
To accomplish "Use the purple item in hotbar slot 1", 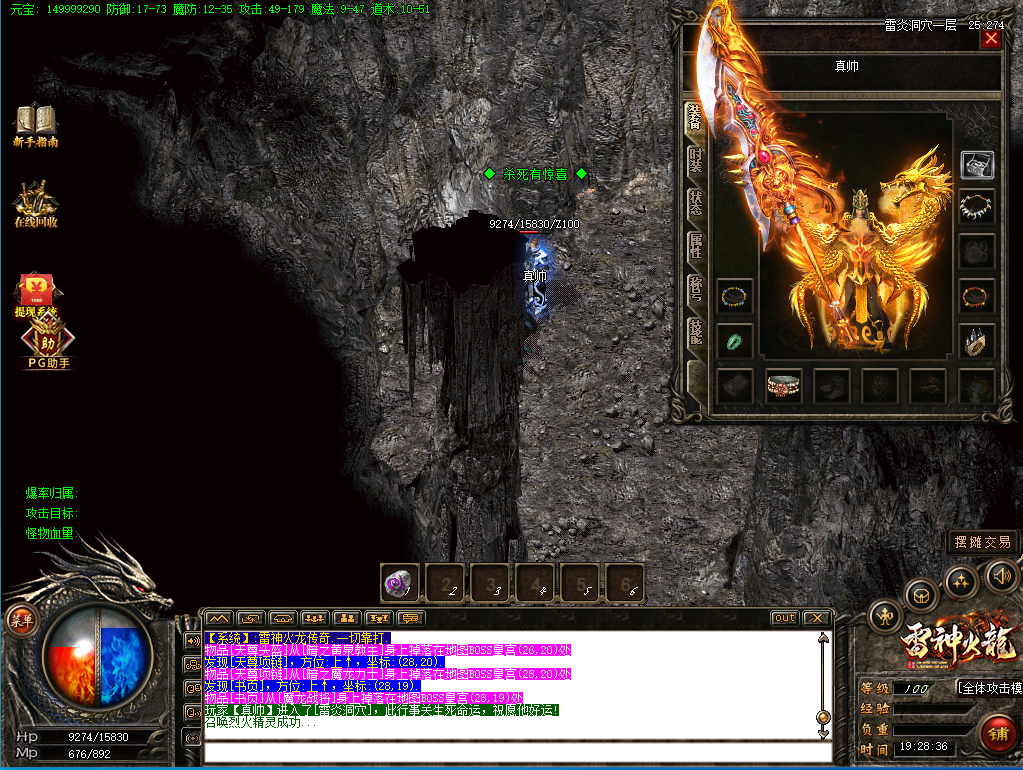I will pos(400,583).
